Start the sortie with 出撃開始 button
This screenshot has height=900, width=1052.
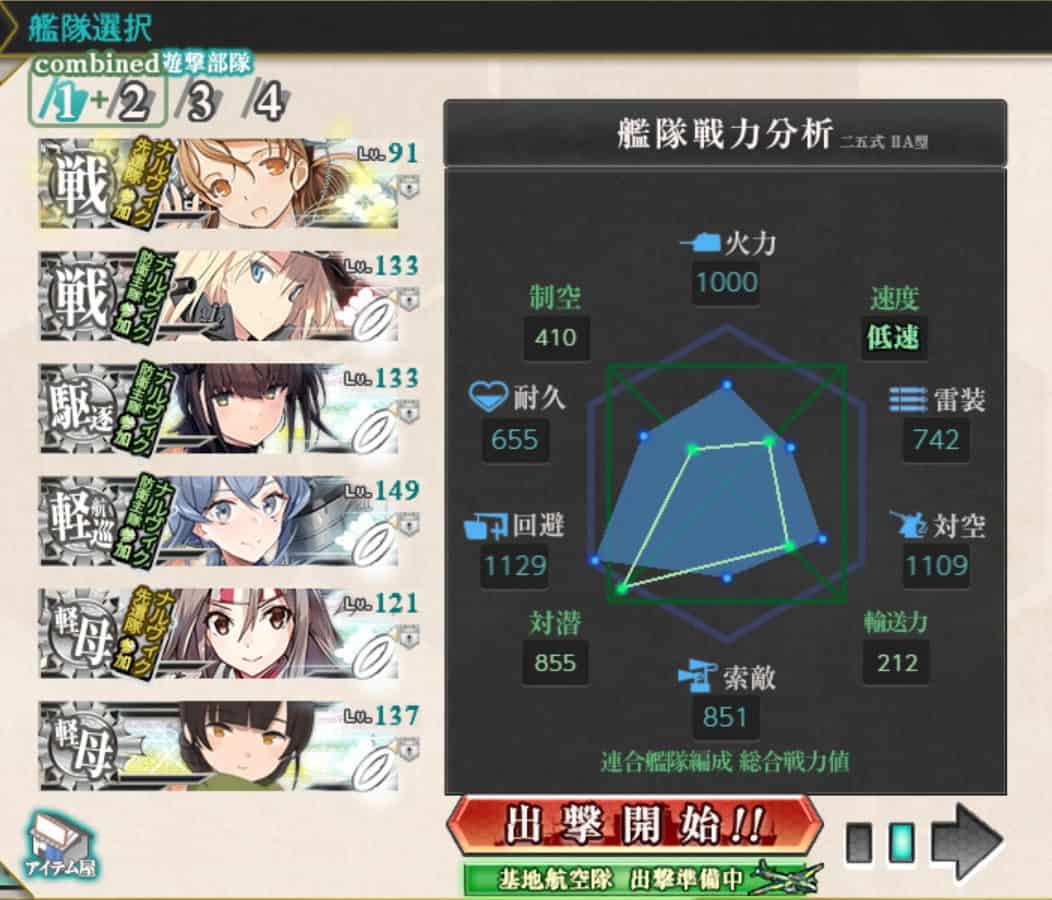(x=634, y=827)
